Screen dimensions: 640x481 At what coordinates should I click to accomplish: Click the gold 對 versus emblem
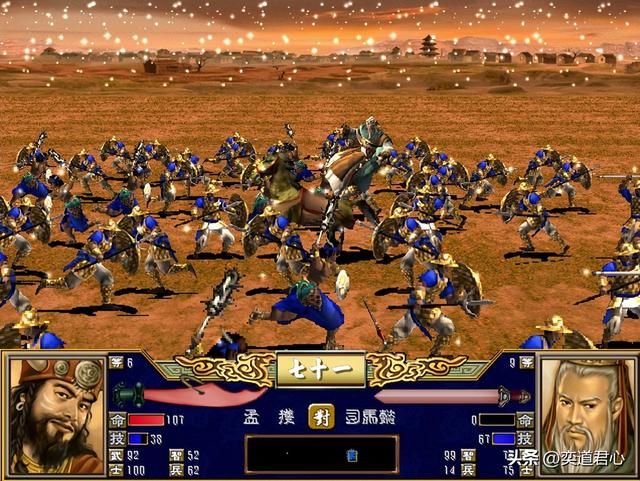pyautogui.click(x=321, y=416)
